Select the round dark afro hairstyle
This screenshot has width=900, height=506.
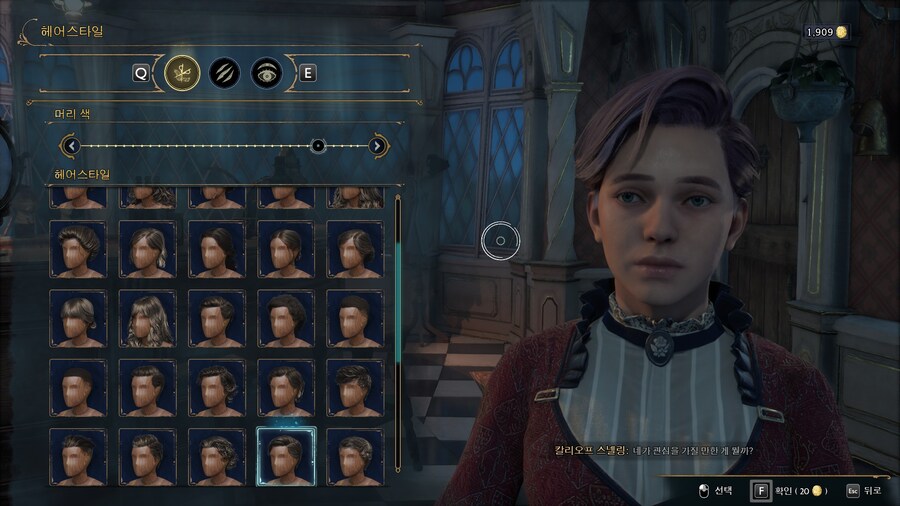(286, 318)
